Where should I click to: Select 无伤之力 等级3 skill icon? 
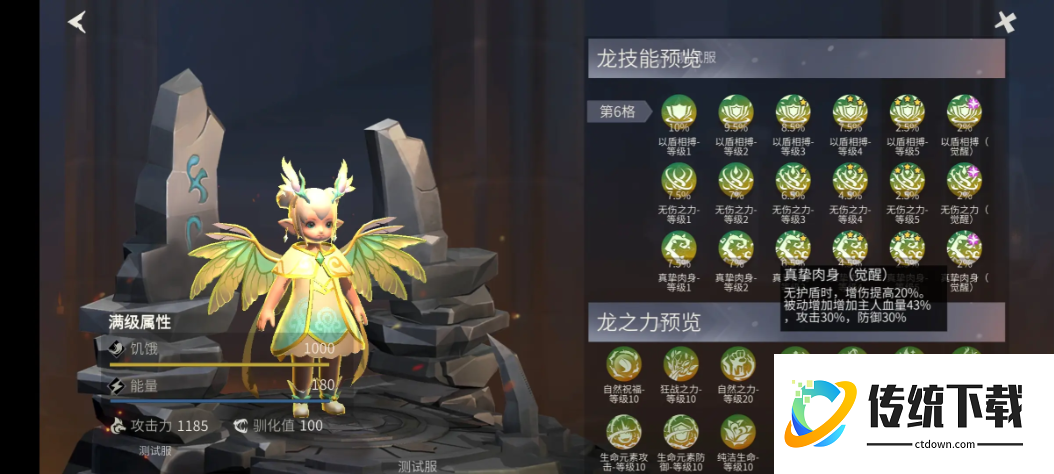click(x=793, y=181)
